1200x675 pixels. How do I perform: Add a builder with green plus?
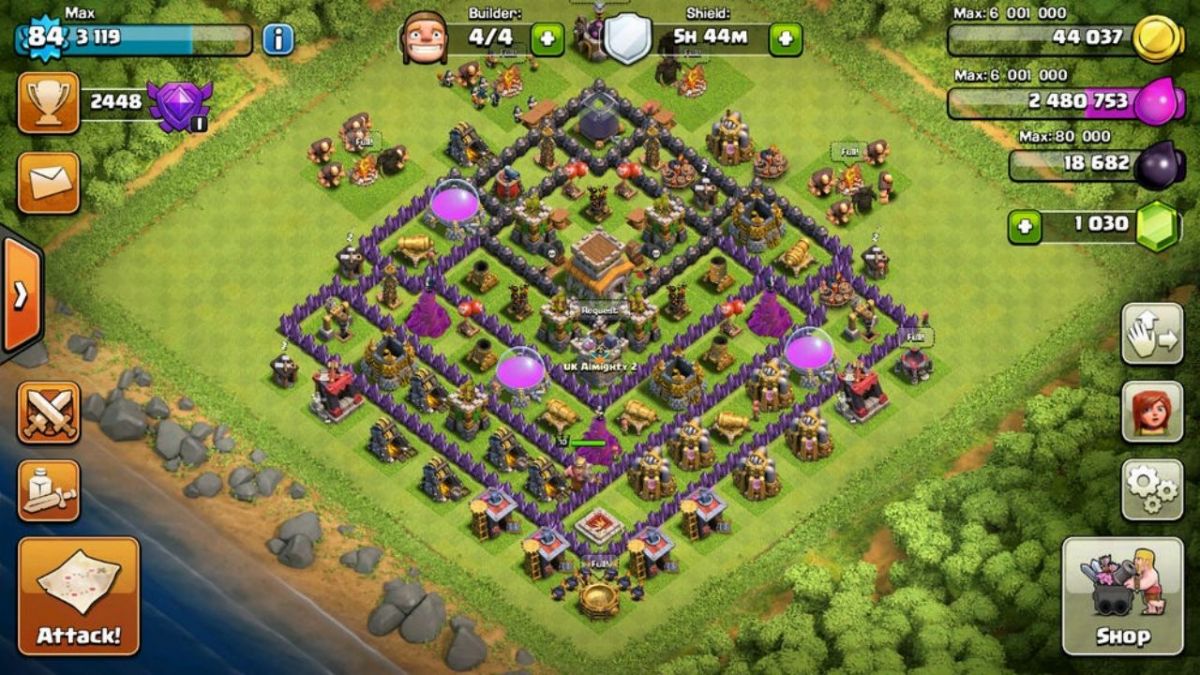click(x=547, y=40)
